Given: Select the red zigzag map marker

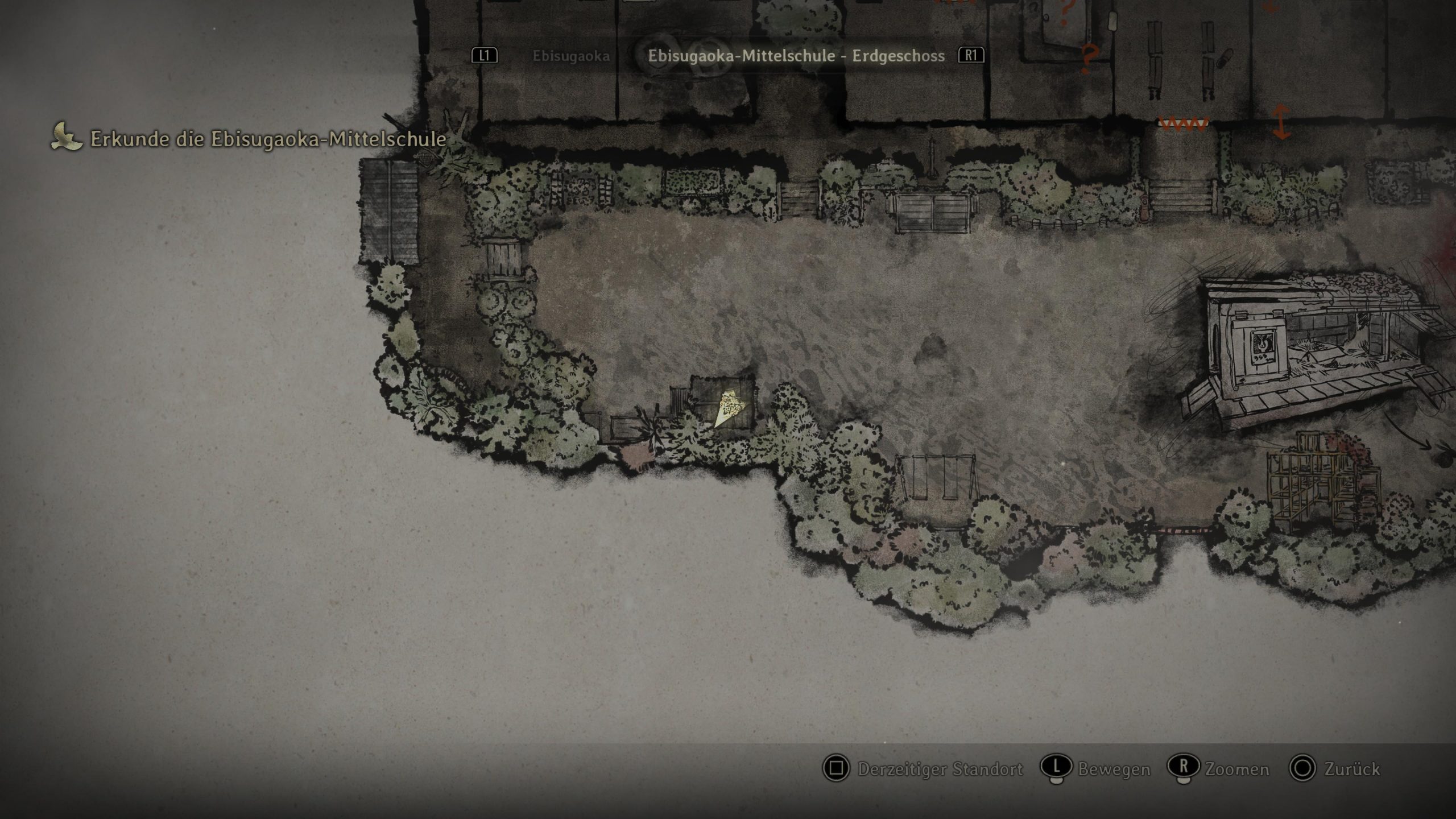Looking at the screenshot, I should point(1183,123).
